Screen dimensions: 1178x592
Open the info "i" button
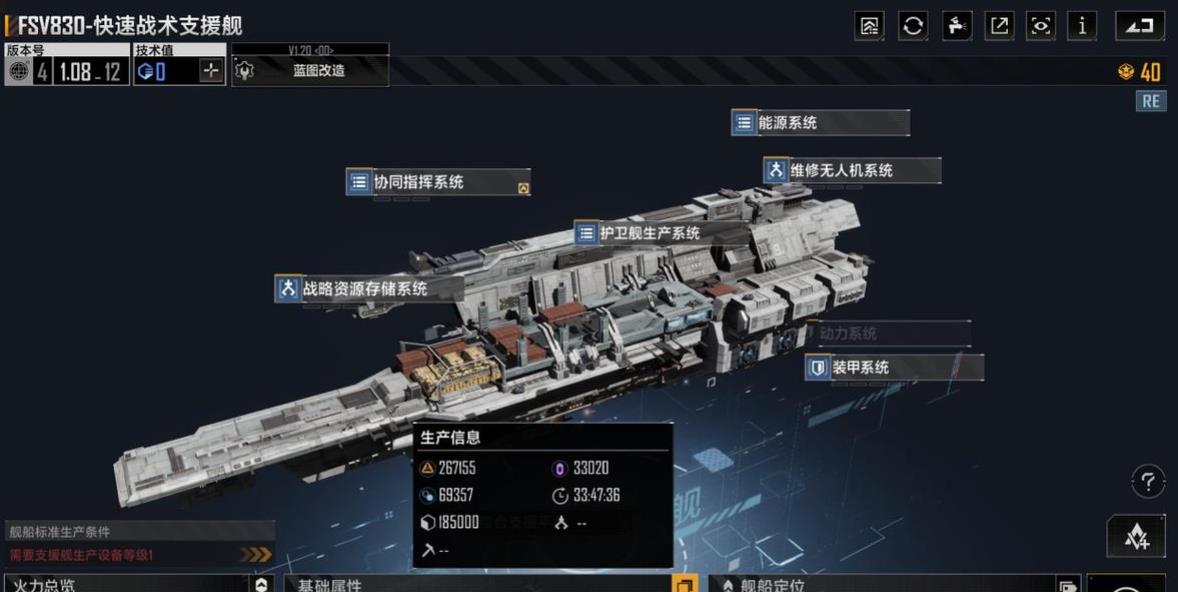click(1082, 26)
